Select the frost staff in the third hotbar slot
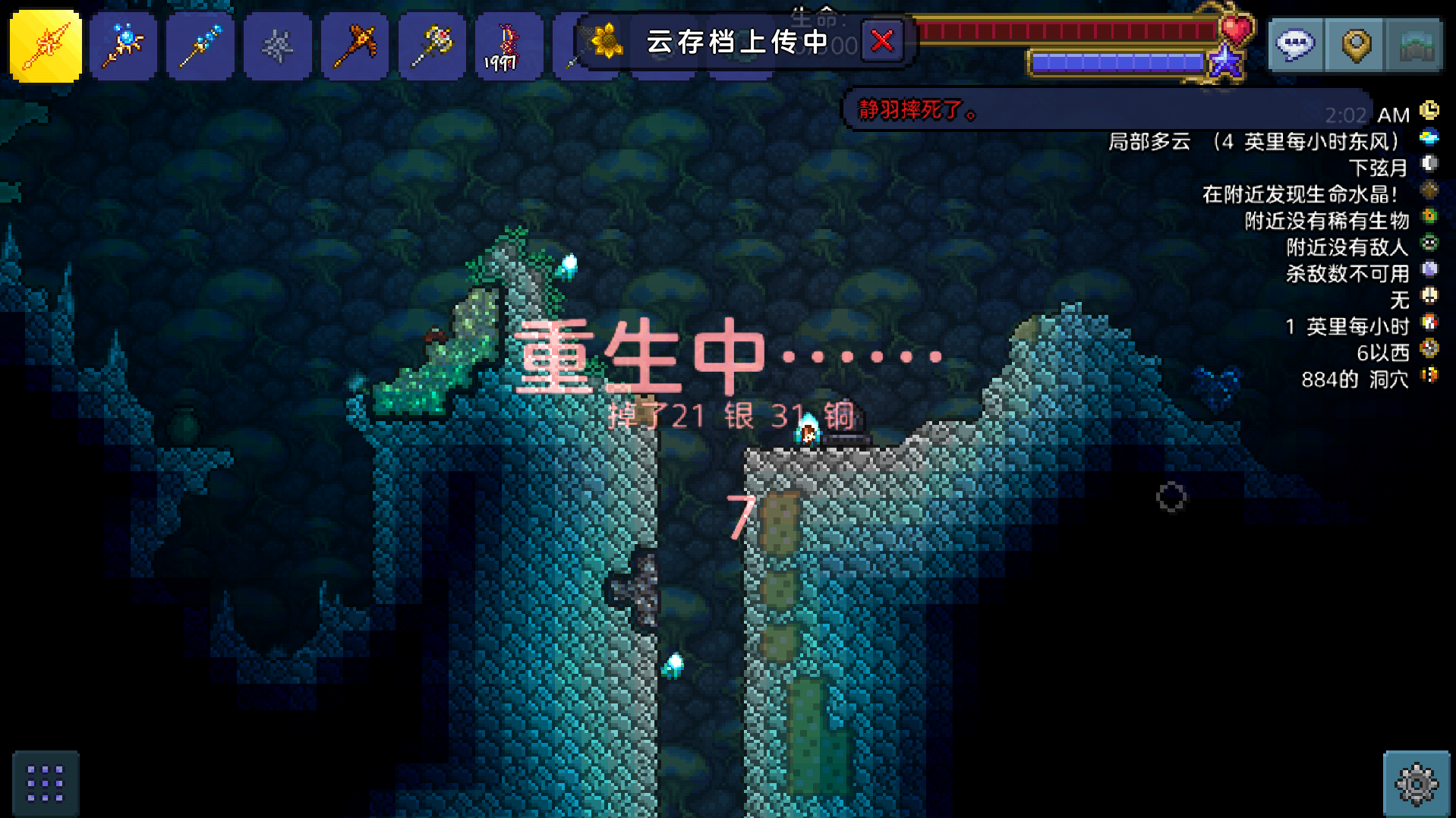 coord(200,46)
